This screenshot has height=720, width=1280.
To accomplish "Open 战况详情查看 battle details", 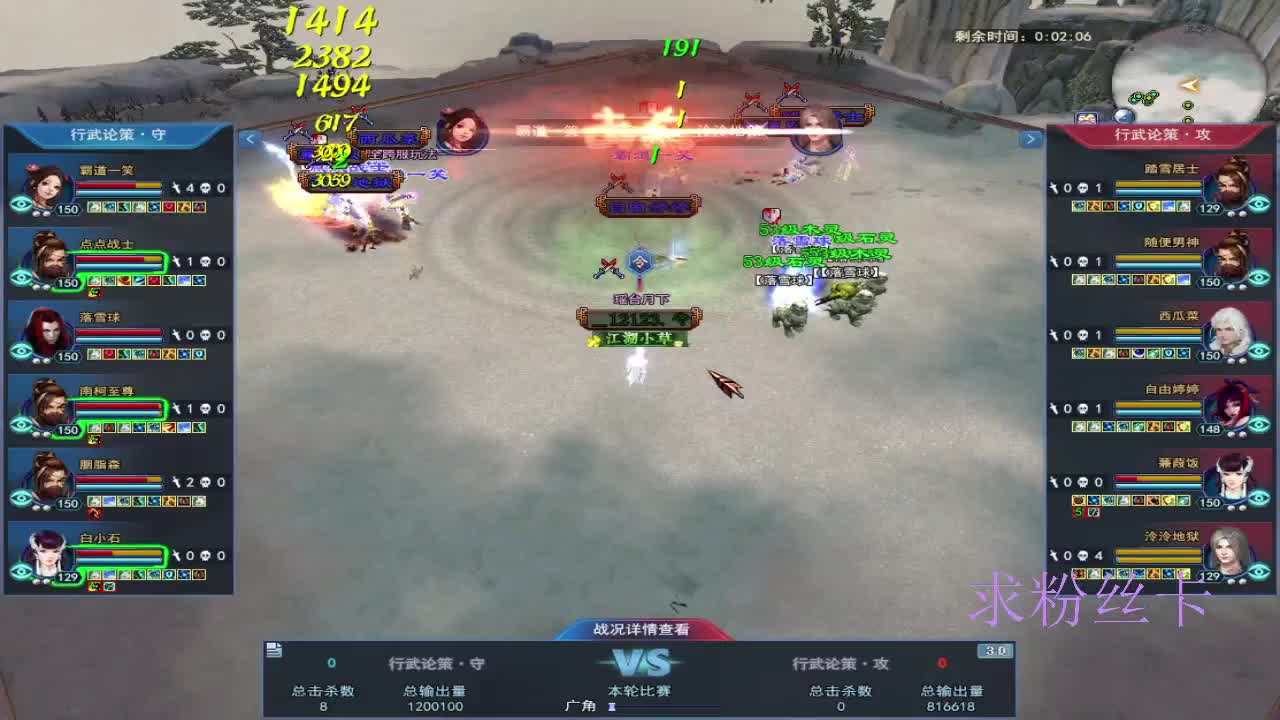I will coord(640,631).
